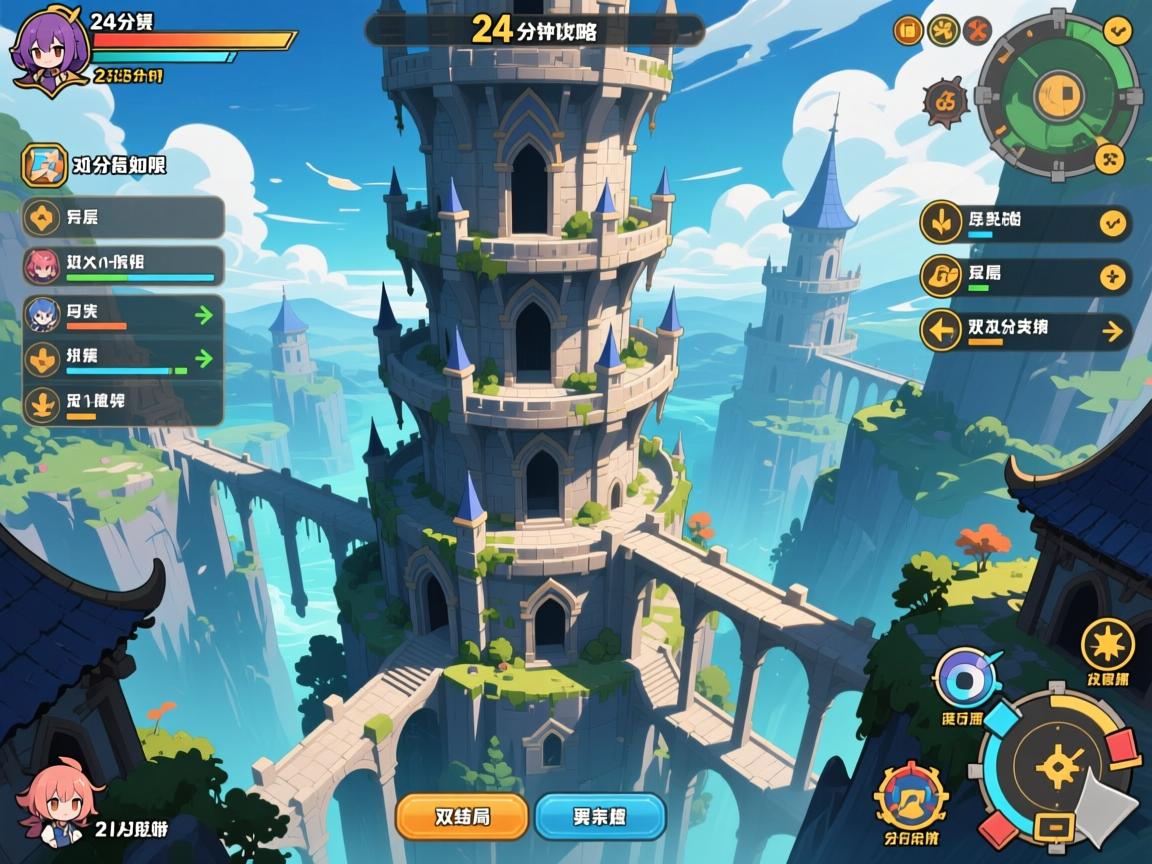Image resolution: width=1152 pixels, height=864 pixels.
Task: Click the blue button at bottom center
Action: [x=600, y=816]
